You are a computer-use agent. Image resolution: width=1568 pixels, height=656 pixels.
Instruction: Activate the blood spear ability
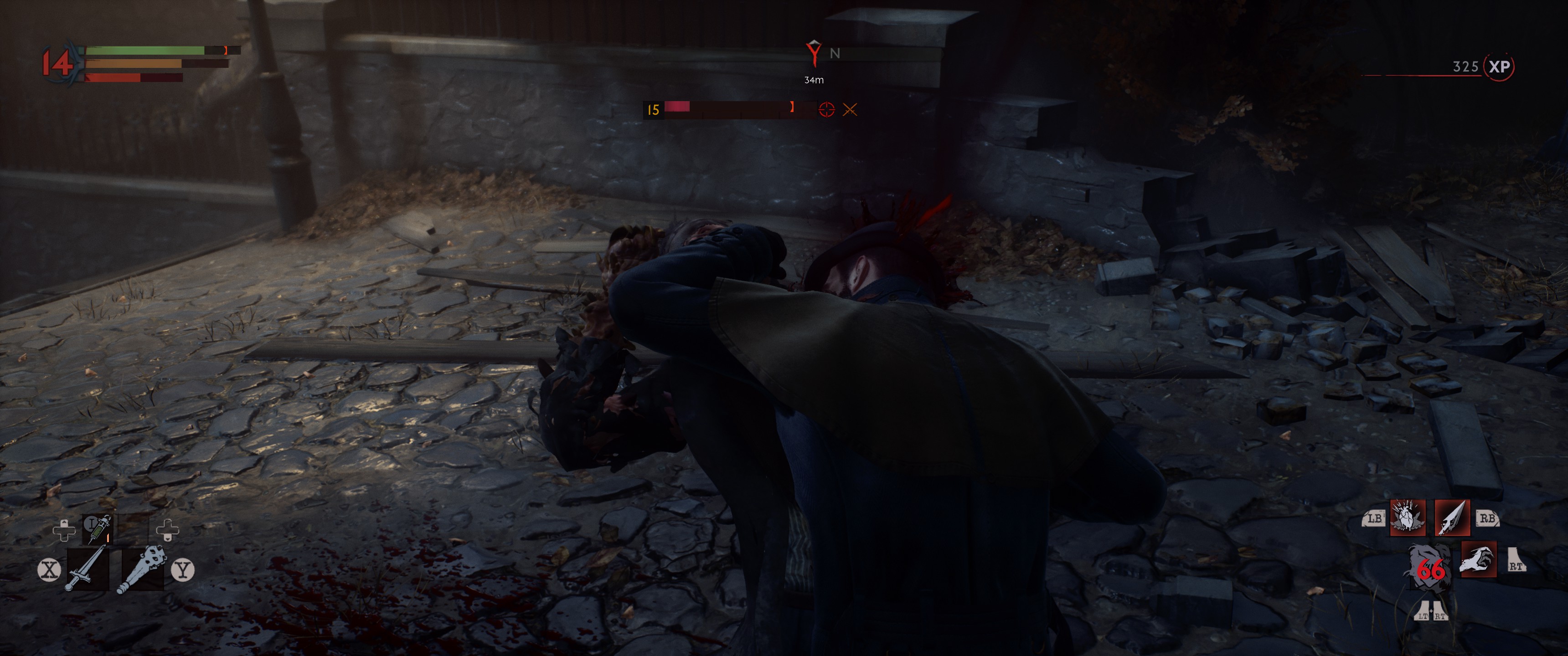pos(1452,518)
